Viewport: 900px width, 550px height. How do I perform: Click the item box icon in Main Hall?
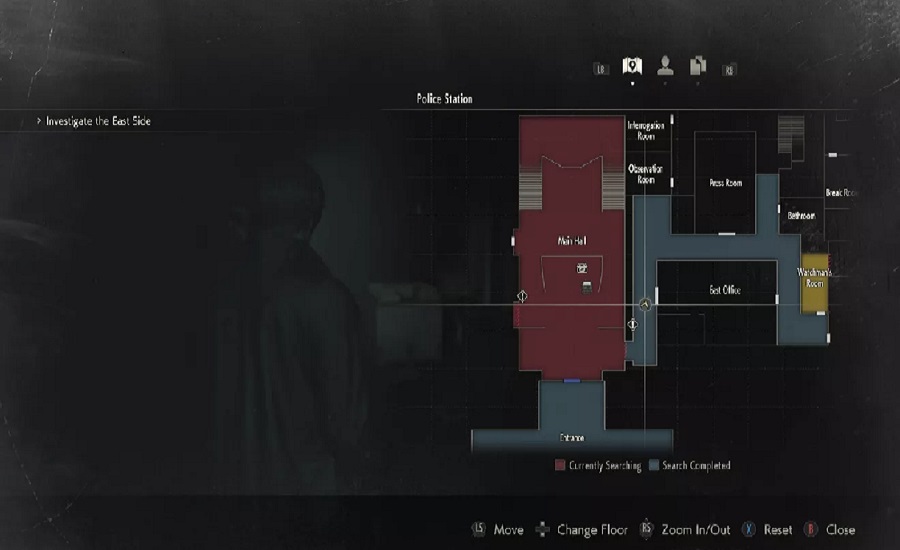pyautogui.click(x=587, y=288)
